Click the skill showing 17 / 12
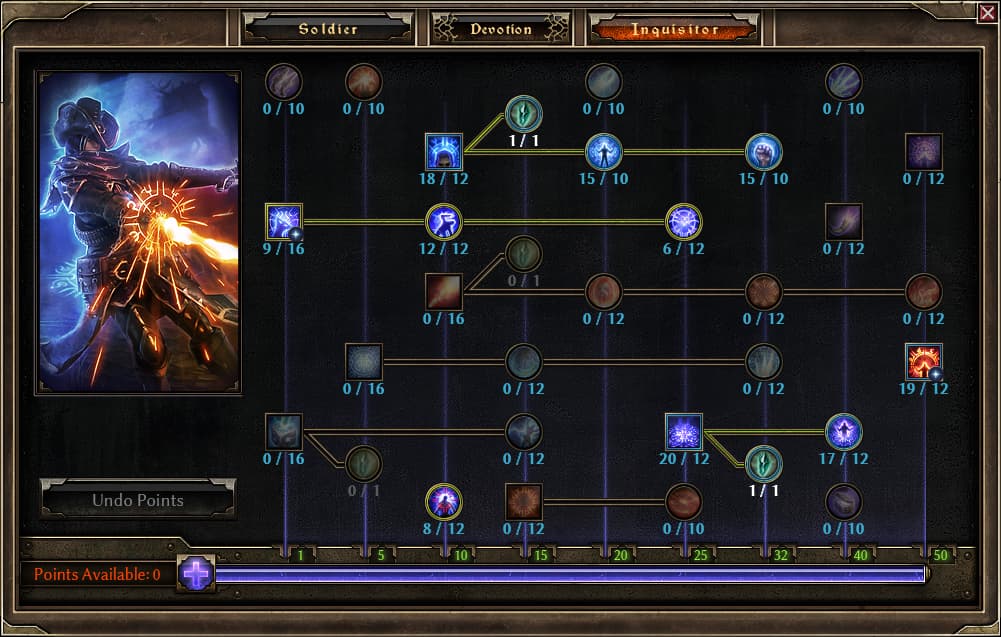 pyautogui.click(x=844, y=432)
